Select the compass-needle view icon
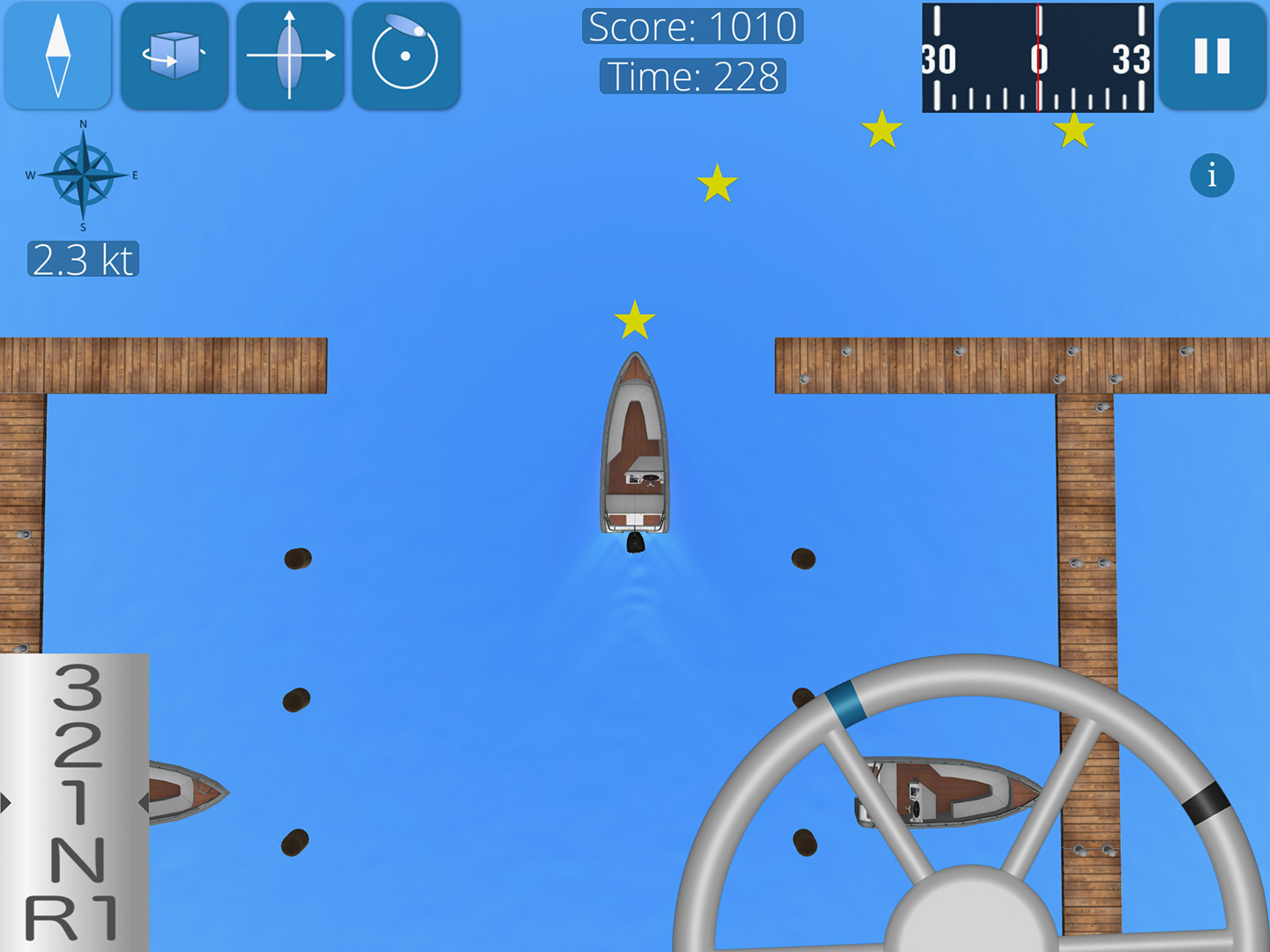 pos(57,55)
